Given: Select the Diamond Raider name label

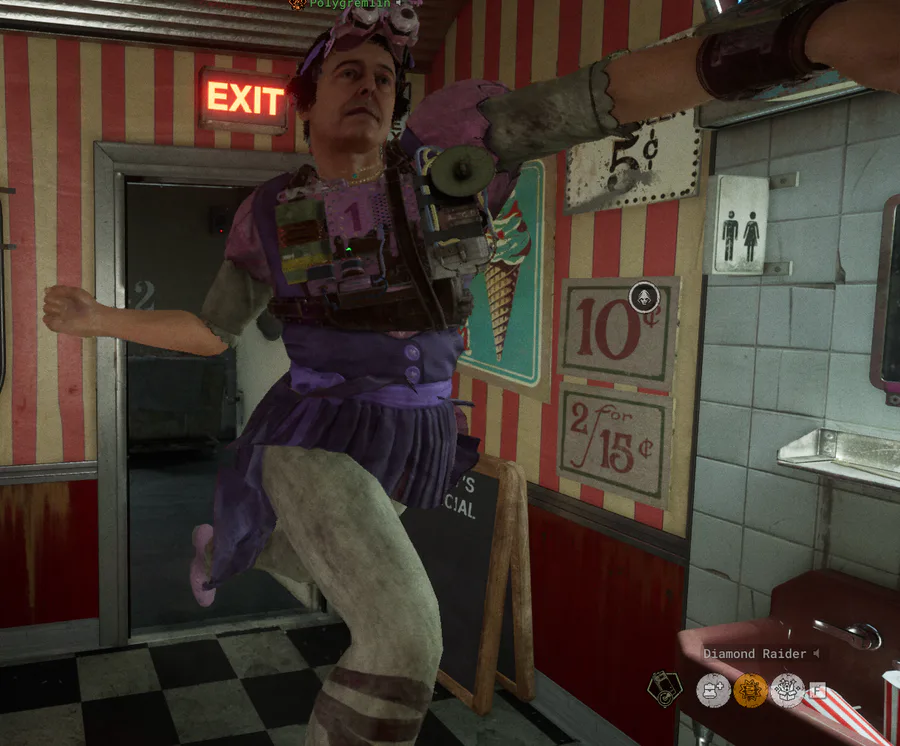Looking at the screenshot, I should click(754, 654).
